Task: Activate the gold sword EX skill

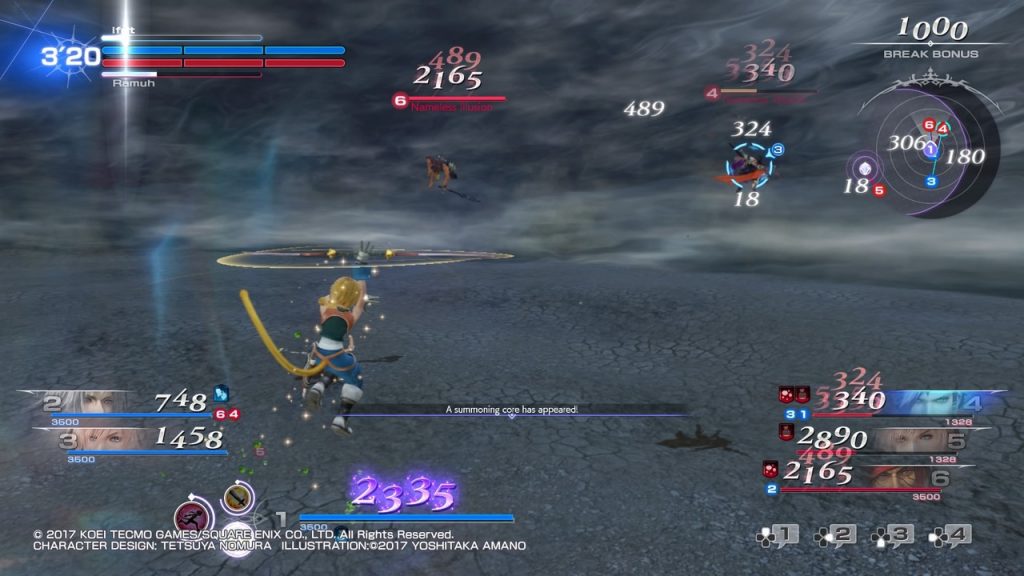Action: (237, 495)
